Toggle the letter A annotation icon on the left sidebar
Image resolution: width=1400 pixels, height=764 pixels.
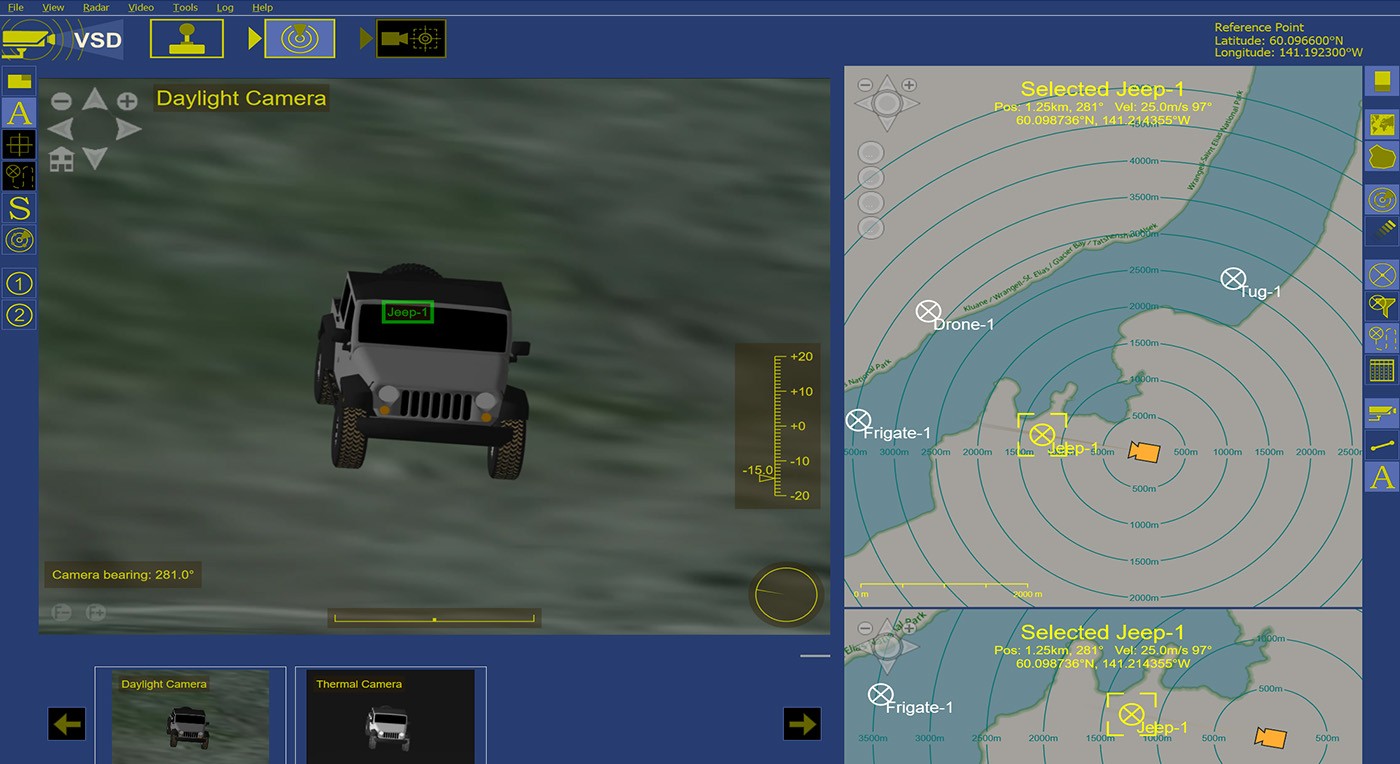point(18,113)
